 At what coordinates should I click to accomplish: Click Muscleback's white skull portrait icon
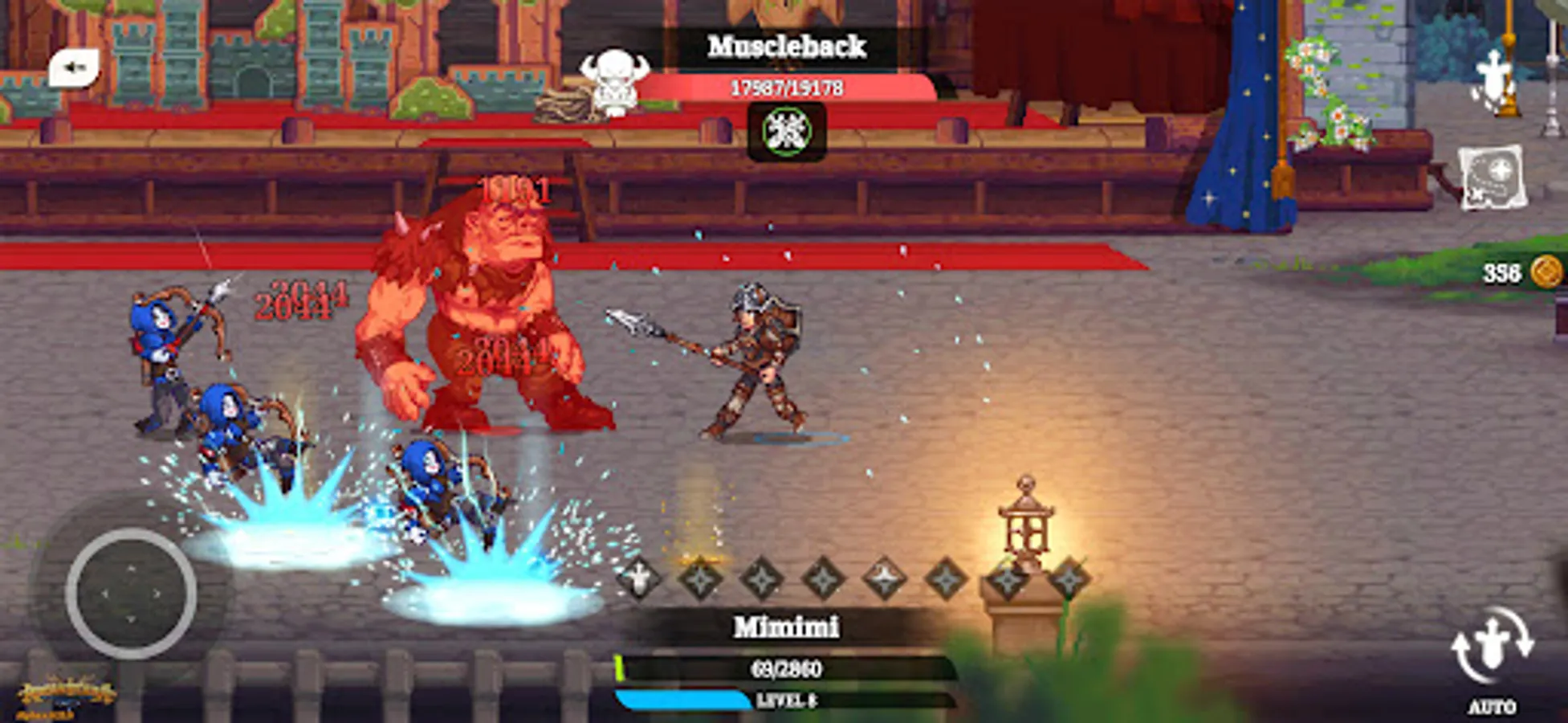coord(618,84)
